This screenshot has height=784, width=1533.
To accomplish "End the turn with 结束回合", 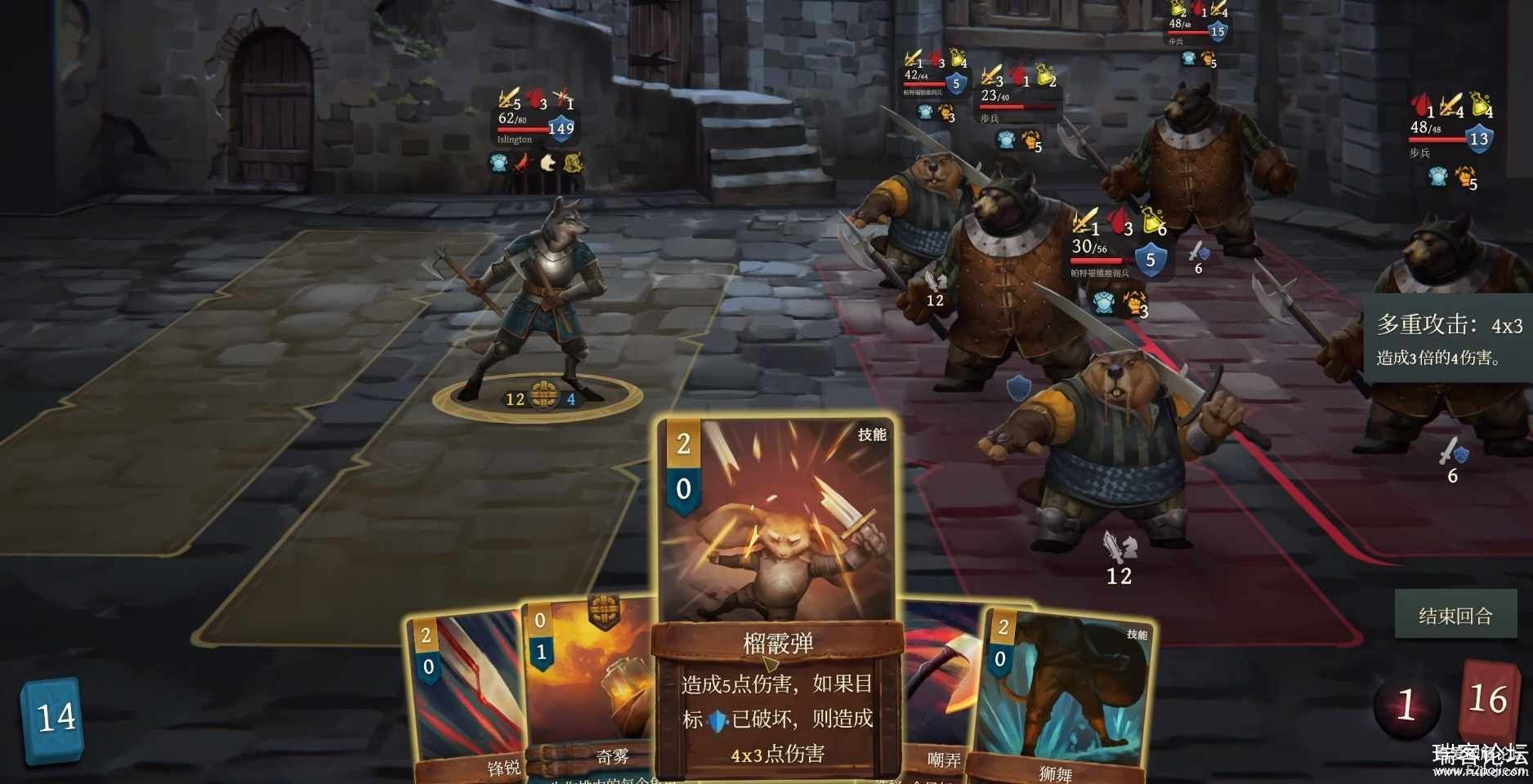I will 1455,615.
